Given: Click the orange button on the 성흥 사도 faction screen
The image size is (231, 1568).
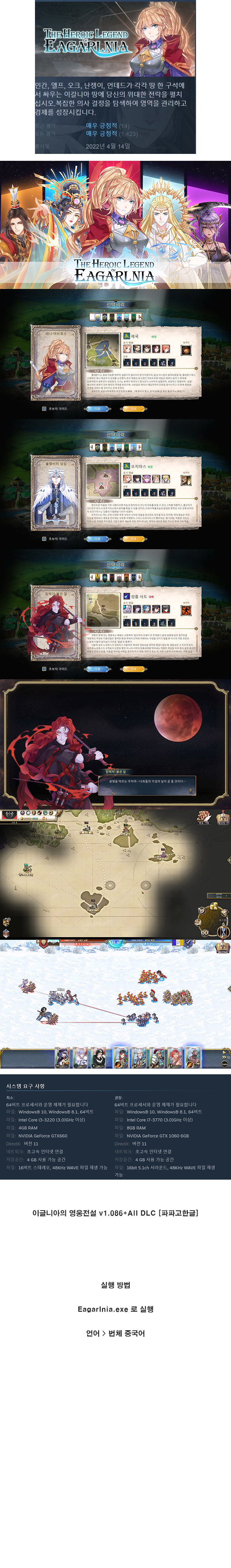Looking at the screenshot, I should (133, 669).
